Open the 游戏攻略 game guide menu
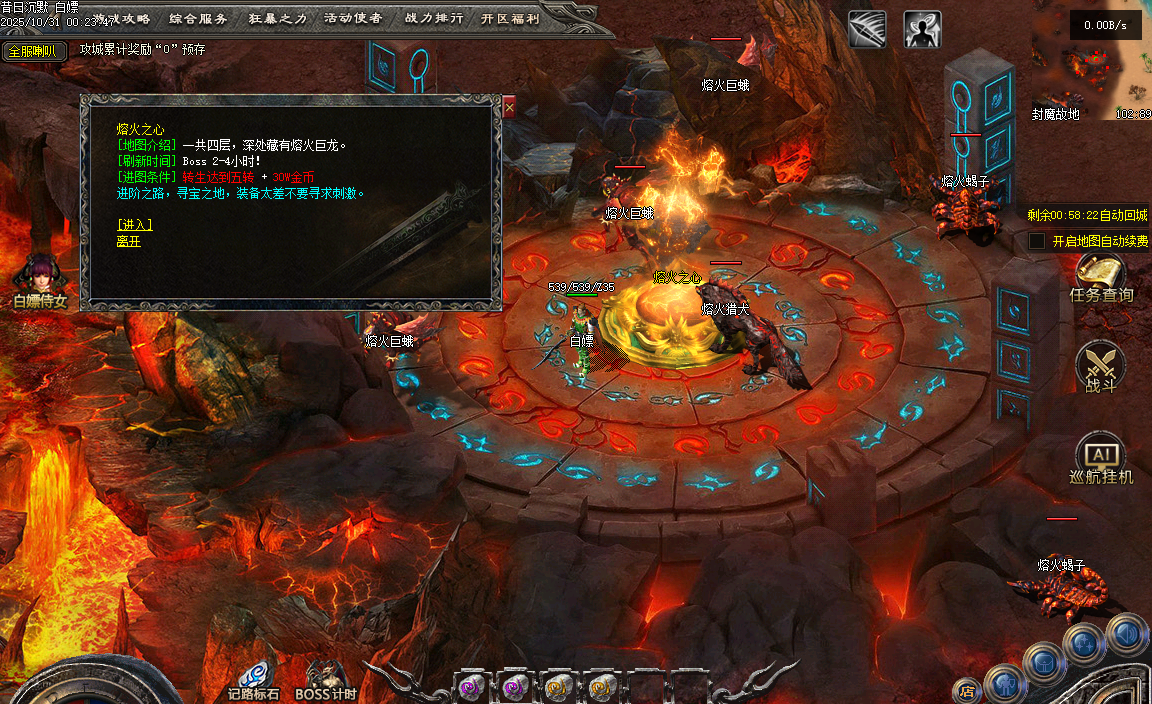This screenshot has height=704, width=1152. pos(122,18)
